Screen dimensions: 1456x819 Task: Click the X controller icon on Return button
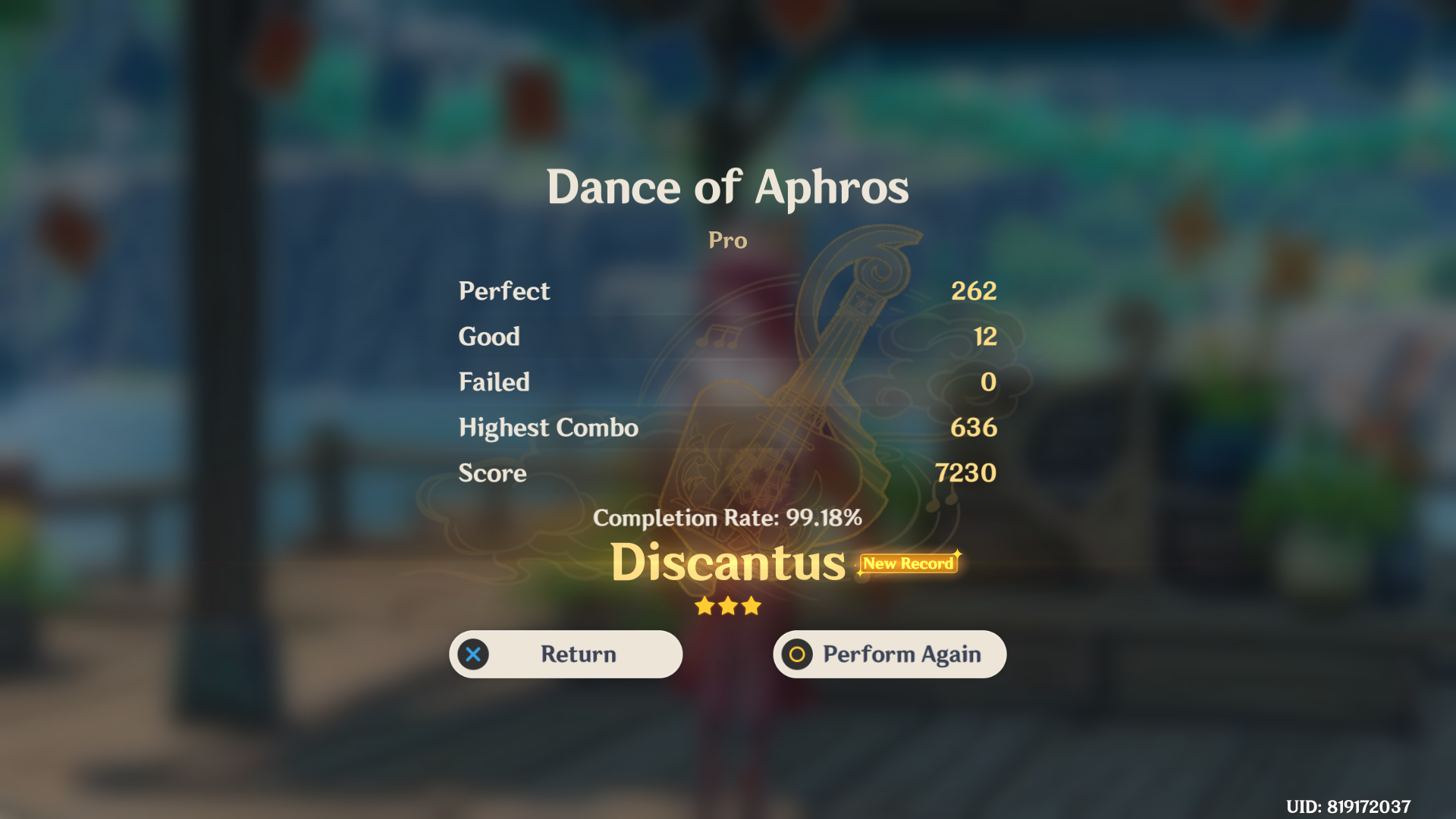(473, 654)
